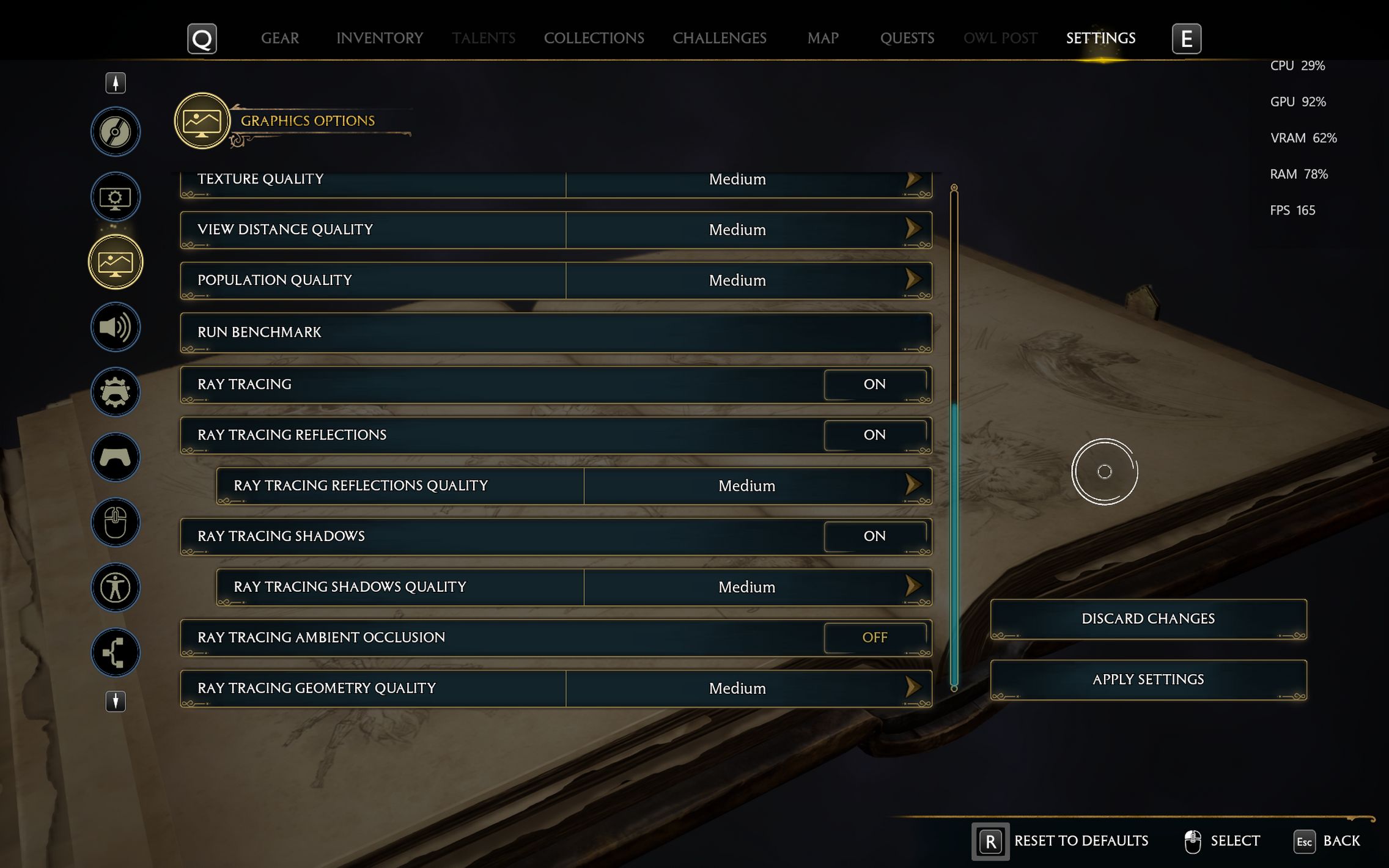Enable Ray Tracing Ambient Occlusion
Viewport: 1389px width, 868px height.
click(x=874, y=638)
